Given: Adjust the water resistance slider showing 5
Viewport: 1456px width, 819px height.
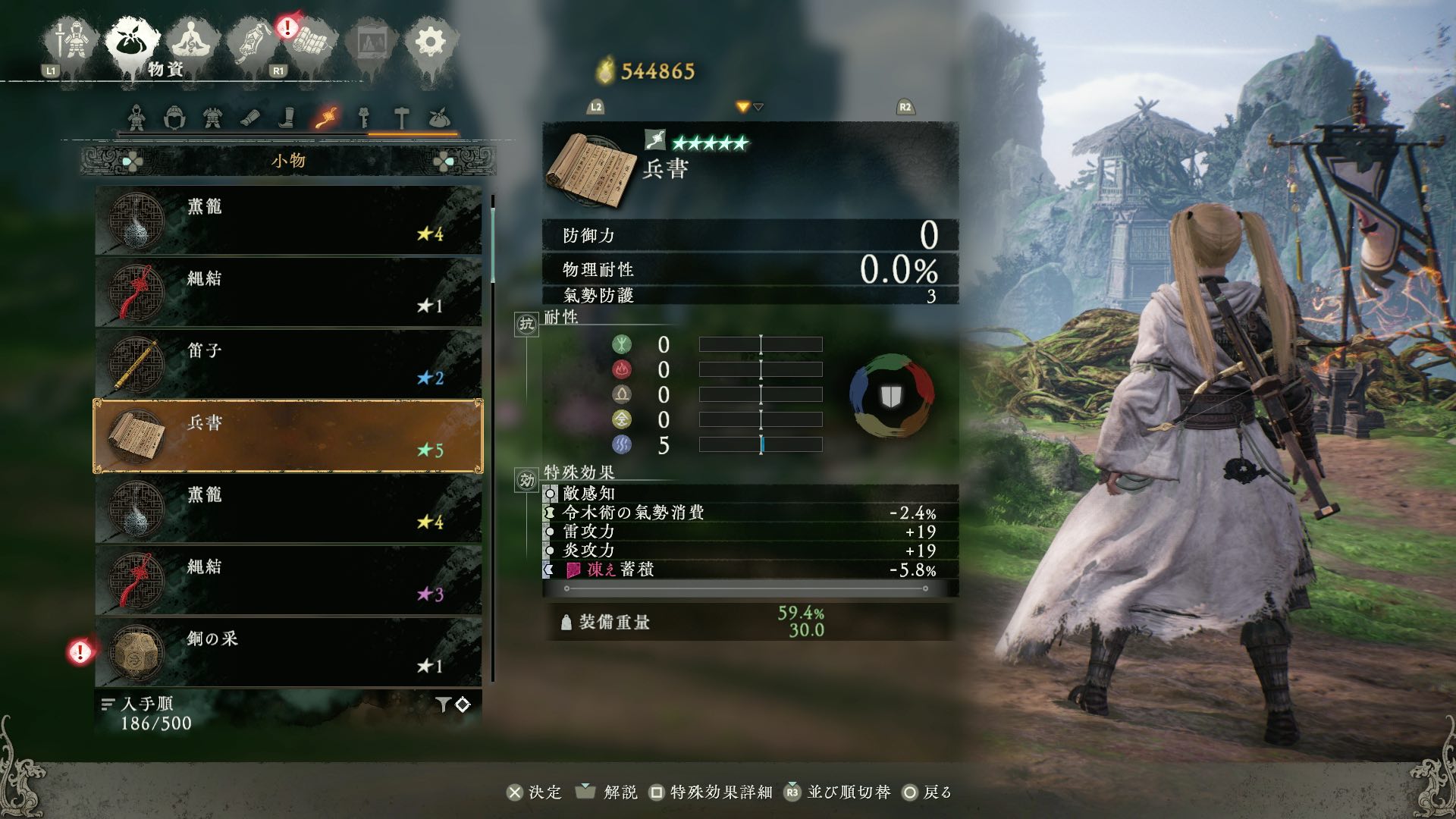Looking at the screenshot, I should pos(761,445).
